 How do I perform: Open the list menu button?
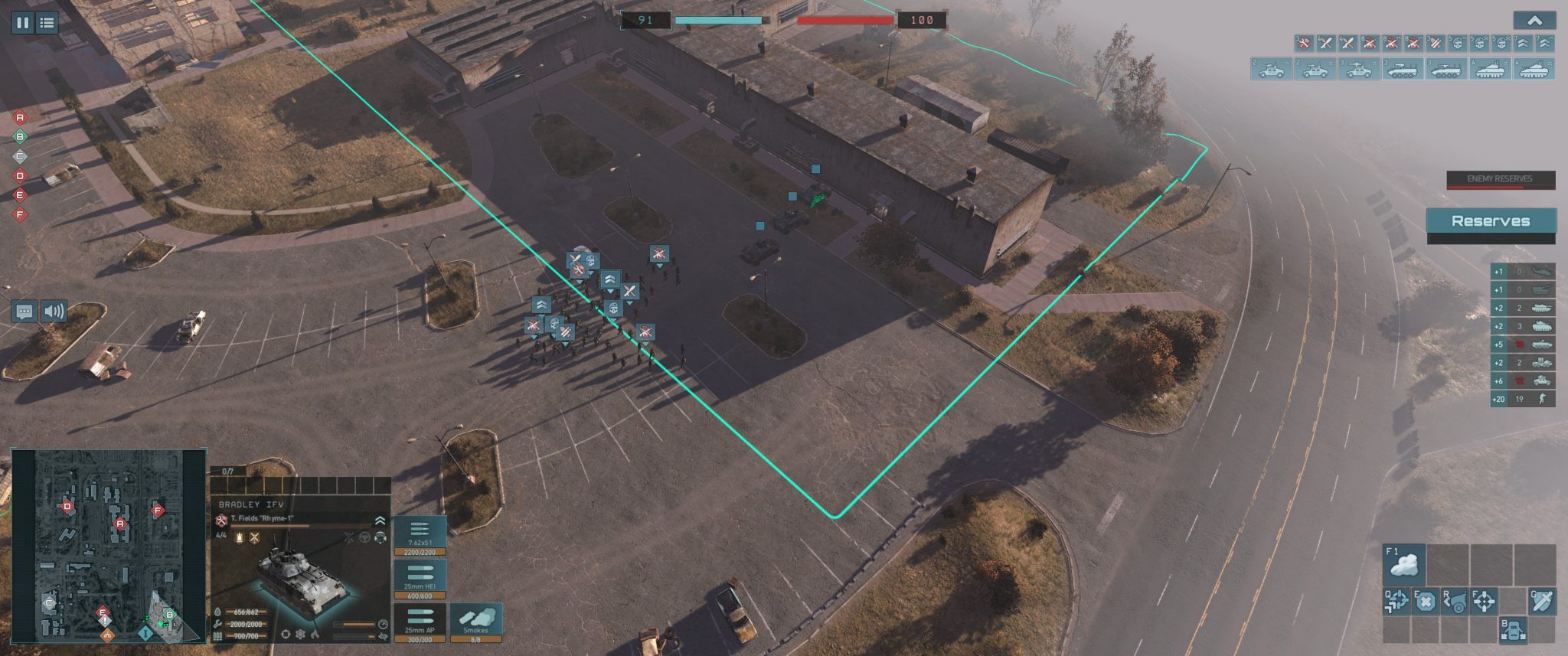click(47, 22)
